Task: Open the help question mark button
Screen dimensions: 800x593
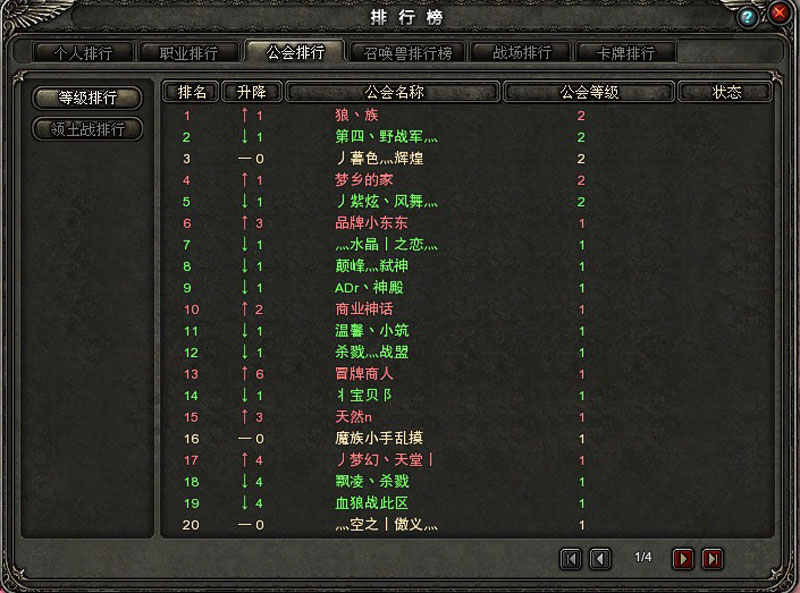Action: point(748,18)
